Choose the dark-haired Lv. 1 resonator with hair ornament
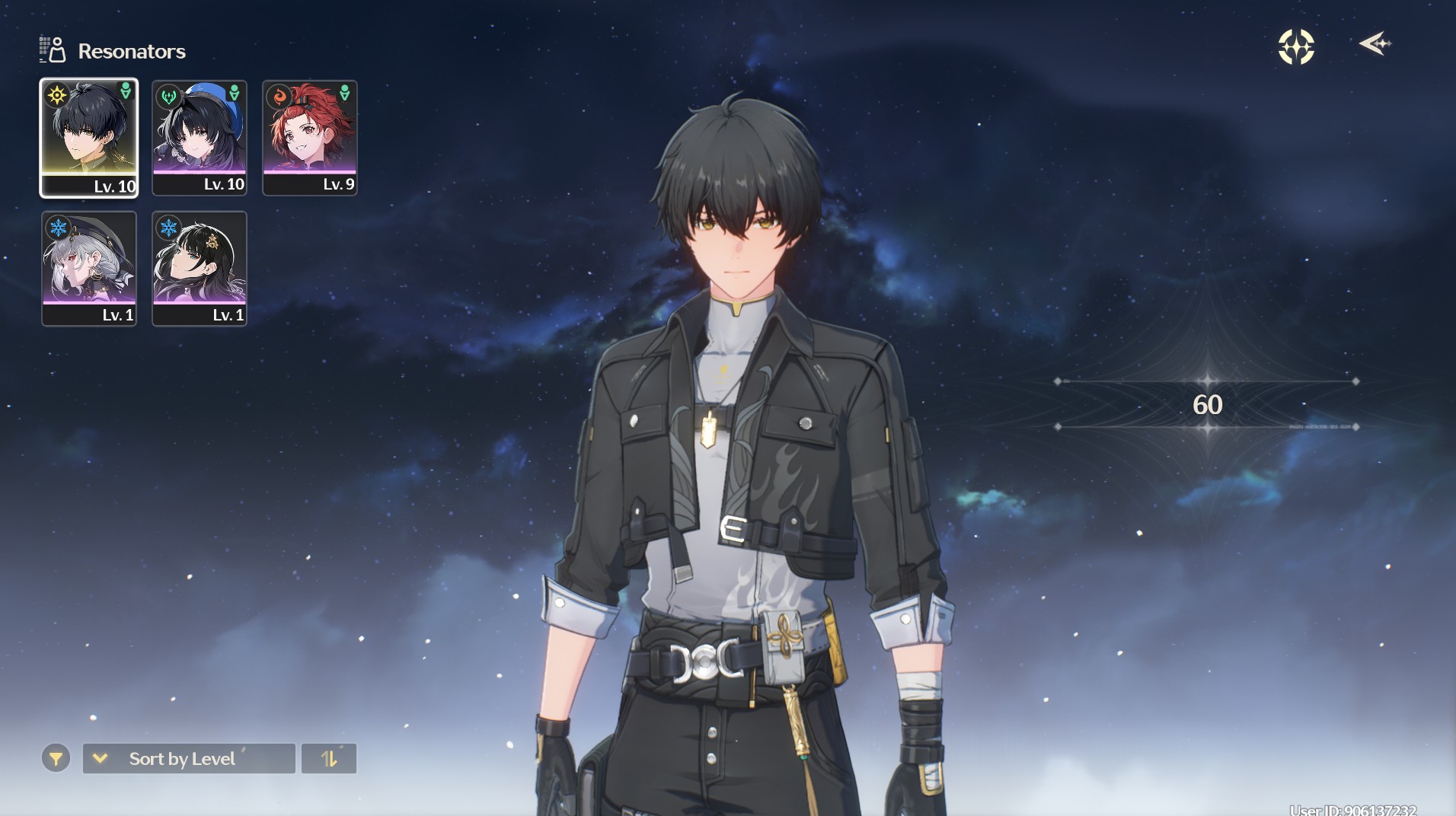 pyautogui.click(x=200, y=269)
